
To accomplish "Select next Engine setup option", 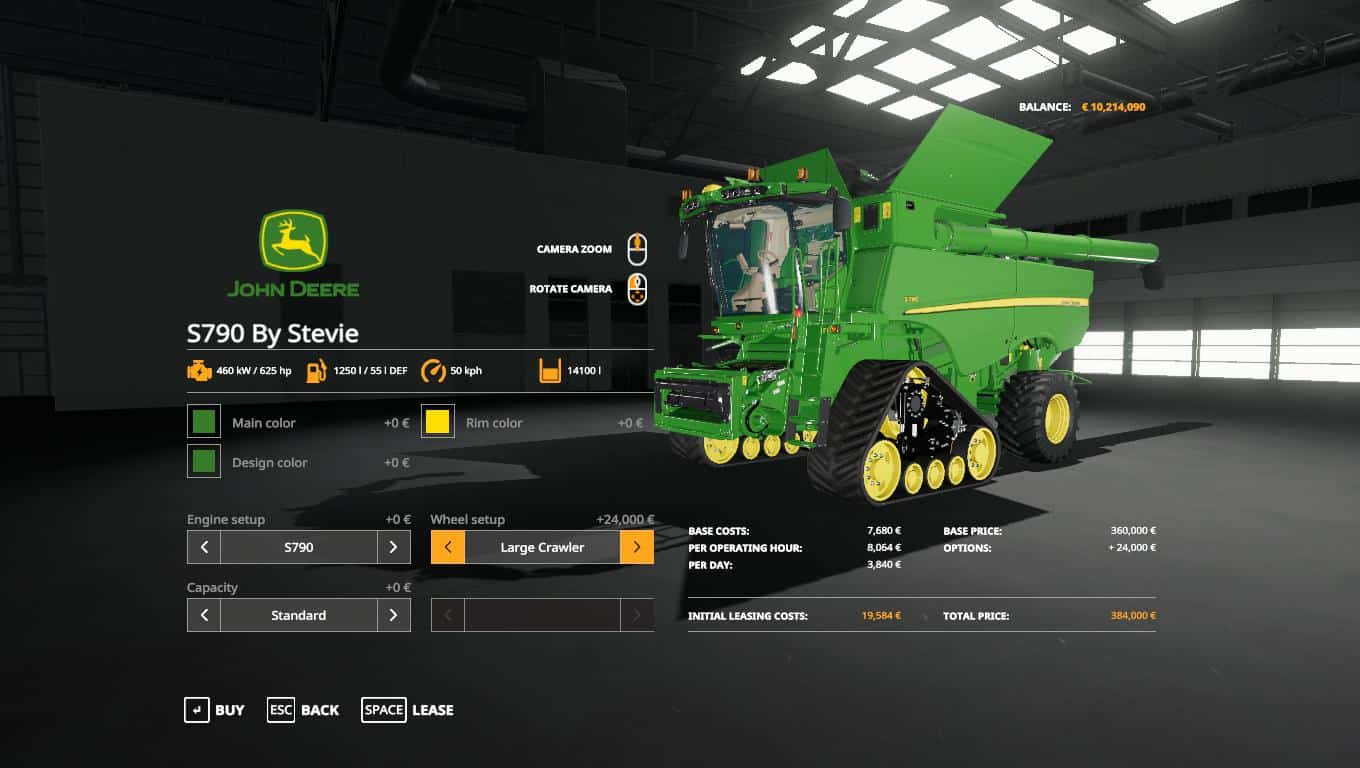I will point(393,547).
